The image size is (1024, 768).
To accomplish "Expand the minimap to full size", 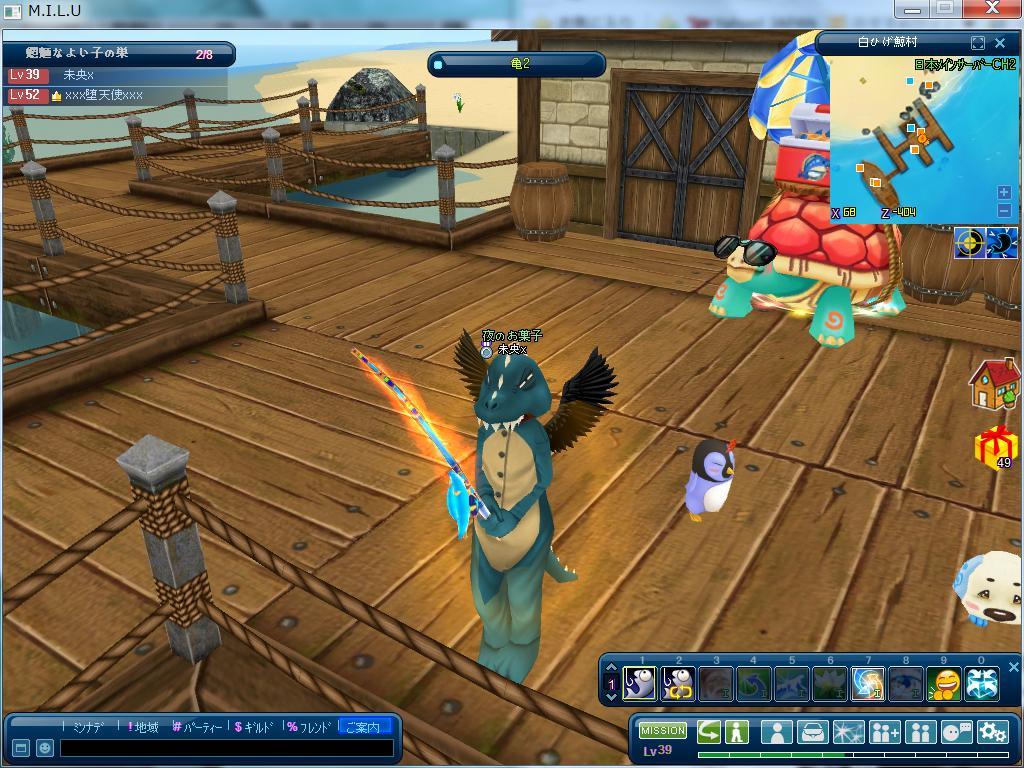I will point(978,42).
